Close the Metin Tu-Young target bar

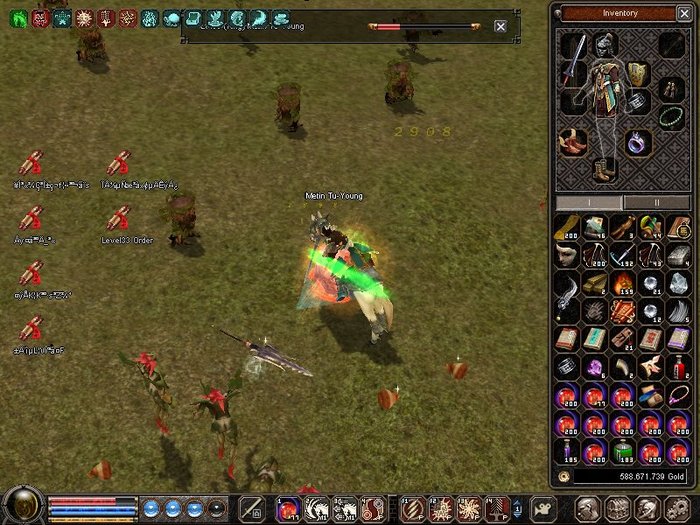[x=500, y=26]
